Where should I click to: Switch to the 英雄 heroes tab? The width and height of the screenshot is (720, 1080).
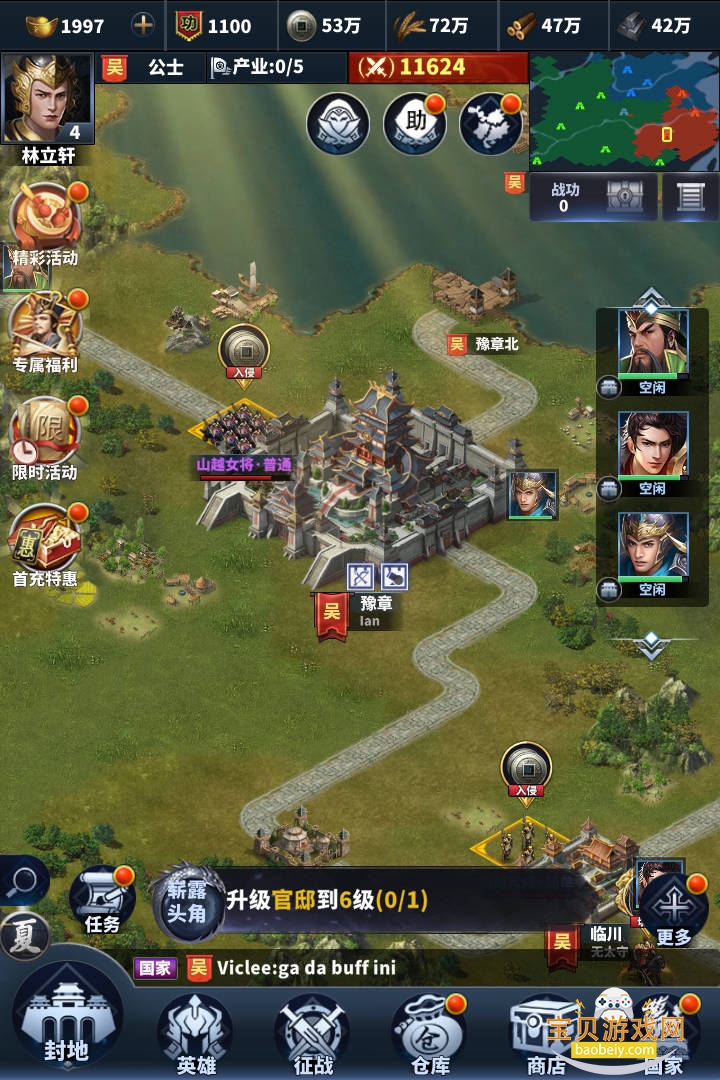click(195, 1032)
